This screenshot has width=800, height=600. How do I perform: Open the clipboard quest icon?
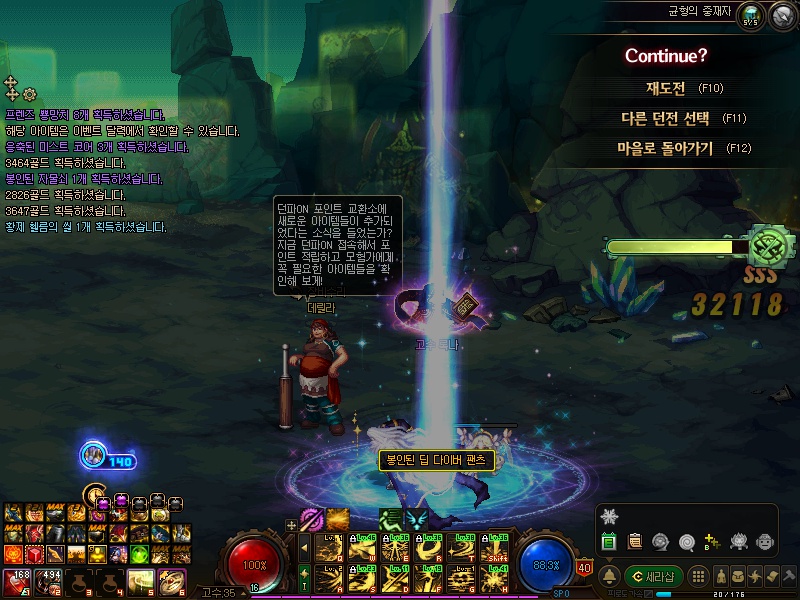click(634, 541)
